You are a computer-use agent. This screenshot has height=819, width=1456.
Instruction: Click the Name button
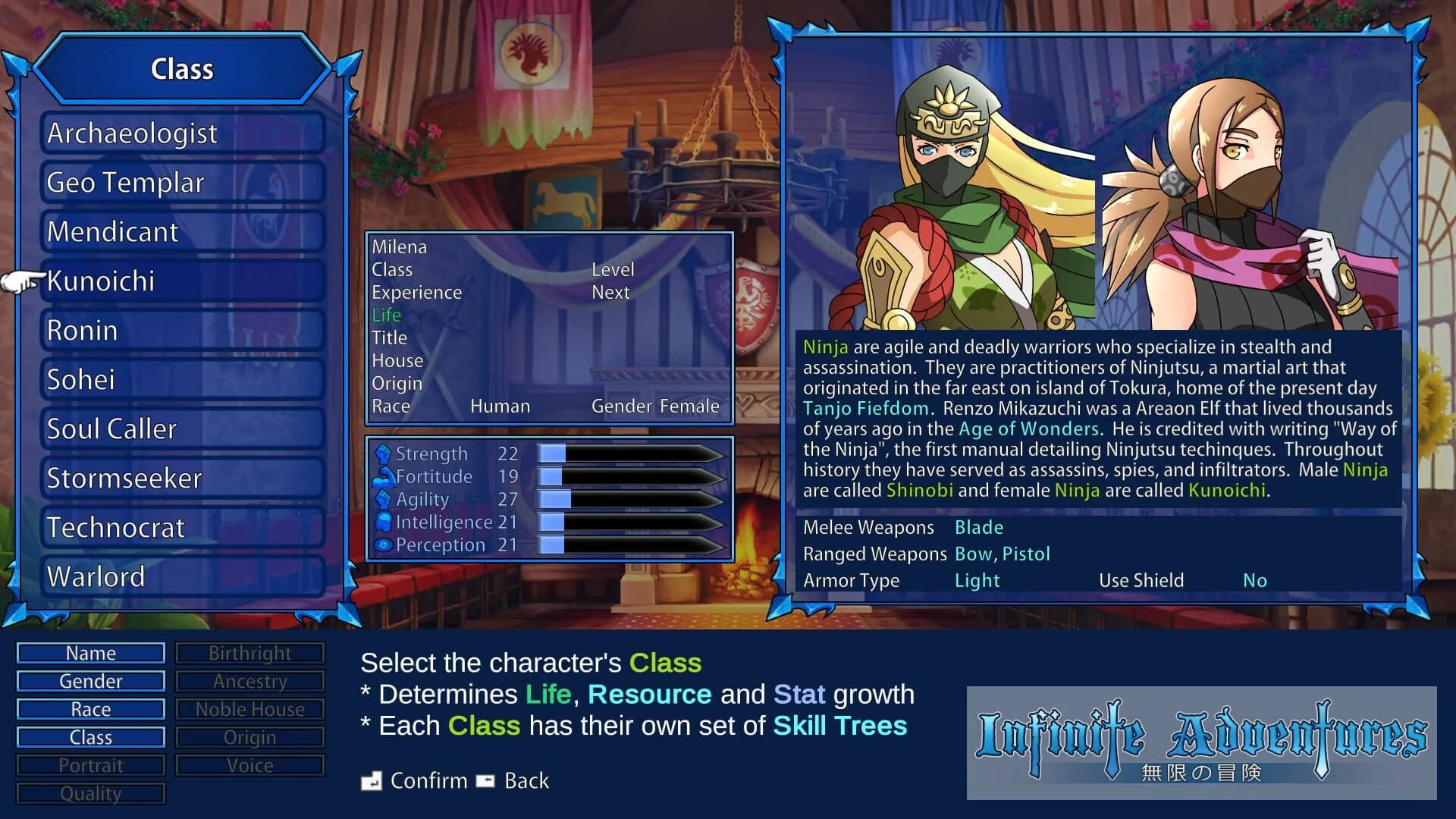pyautogui.click(x=90, y=653)
